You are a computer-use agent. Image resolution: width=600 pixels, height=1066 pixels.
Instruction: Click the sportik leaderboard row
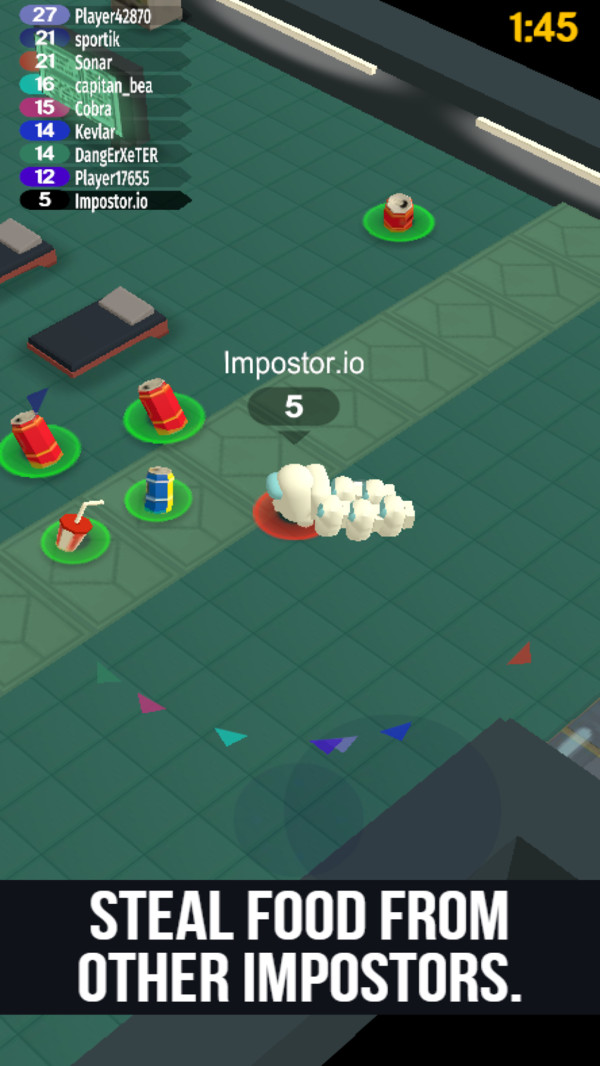[104, 38]
